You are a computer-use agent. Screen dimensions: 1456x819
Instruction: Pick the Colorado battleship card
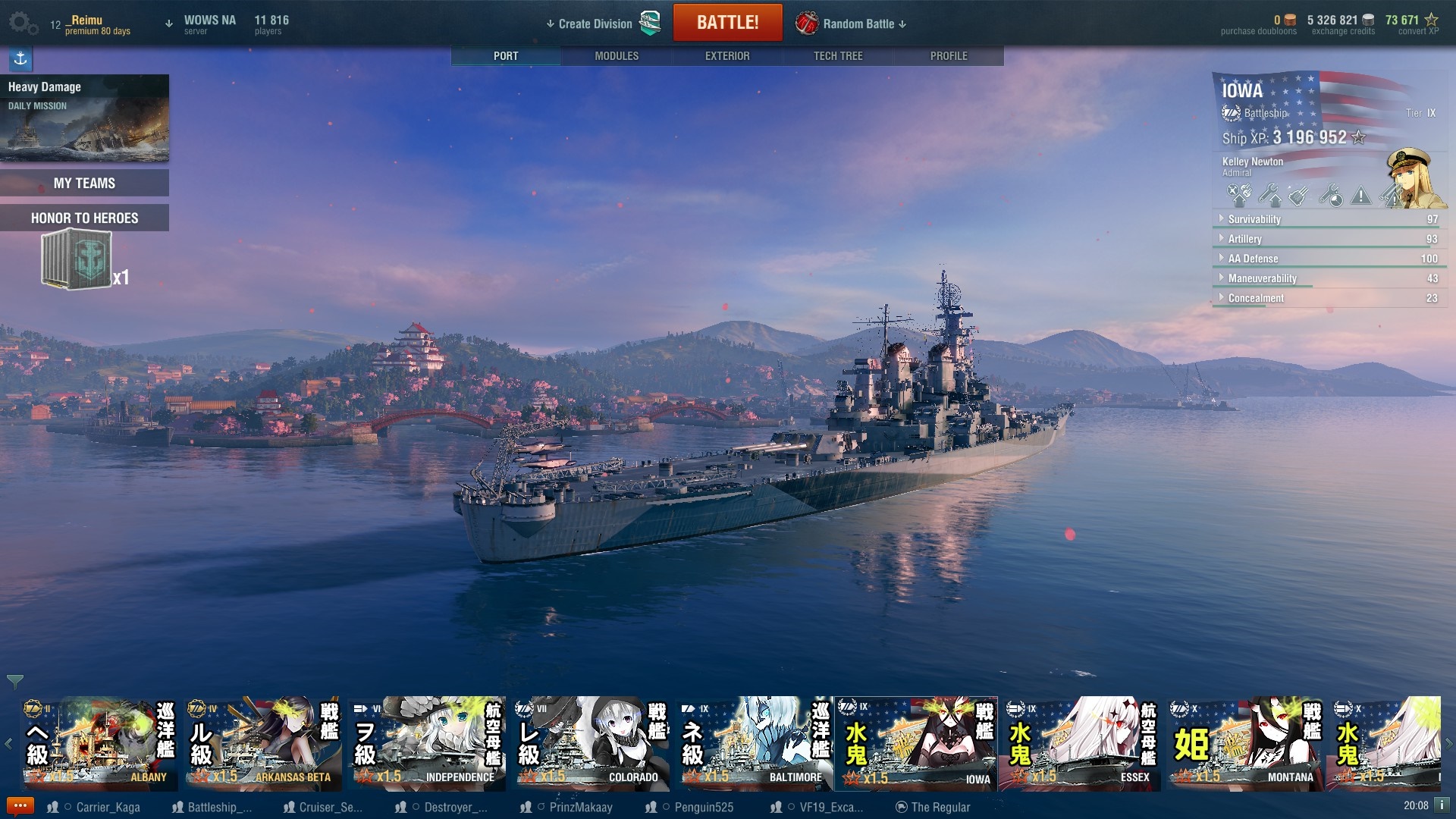590,744
